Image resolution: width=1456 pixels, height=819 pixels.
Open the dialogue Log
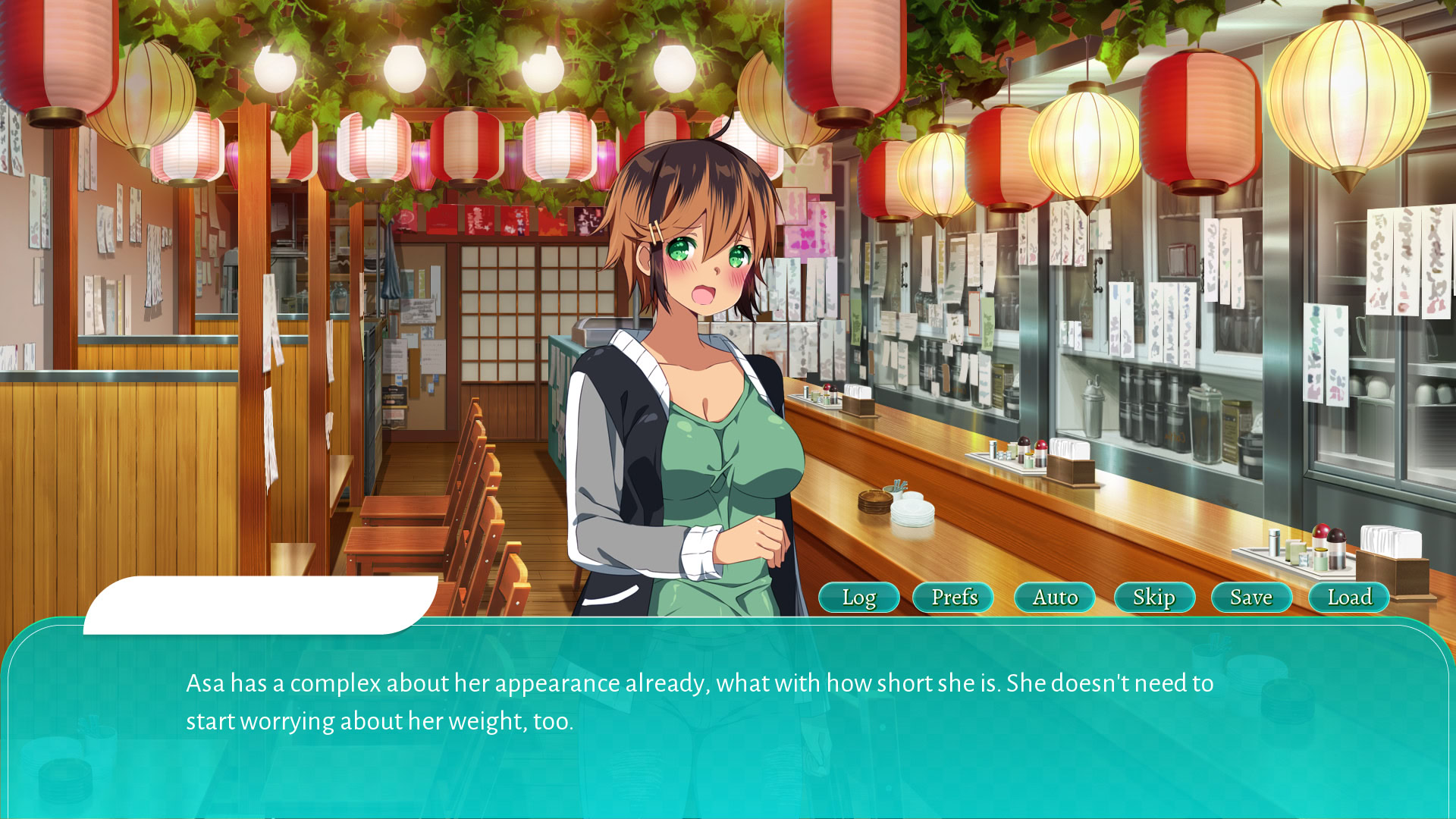pos(858,598)
